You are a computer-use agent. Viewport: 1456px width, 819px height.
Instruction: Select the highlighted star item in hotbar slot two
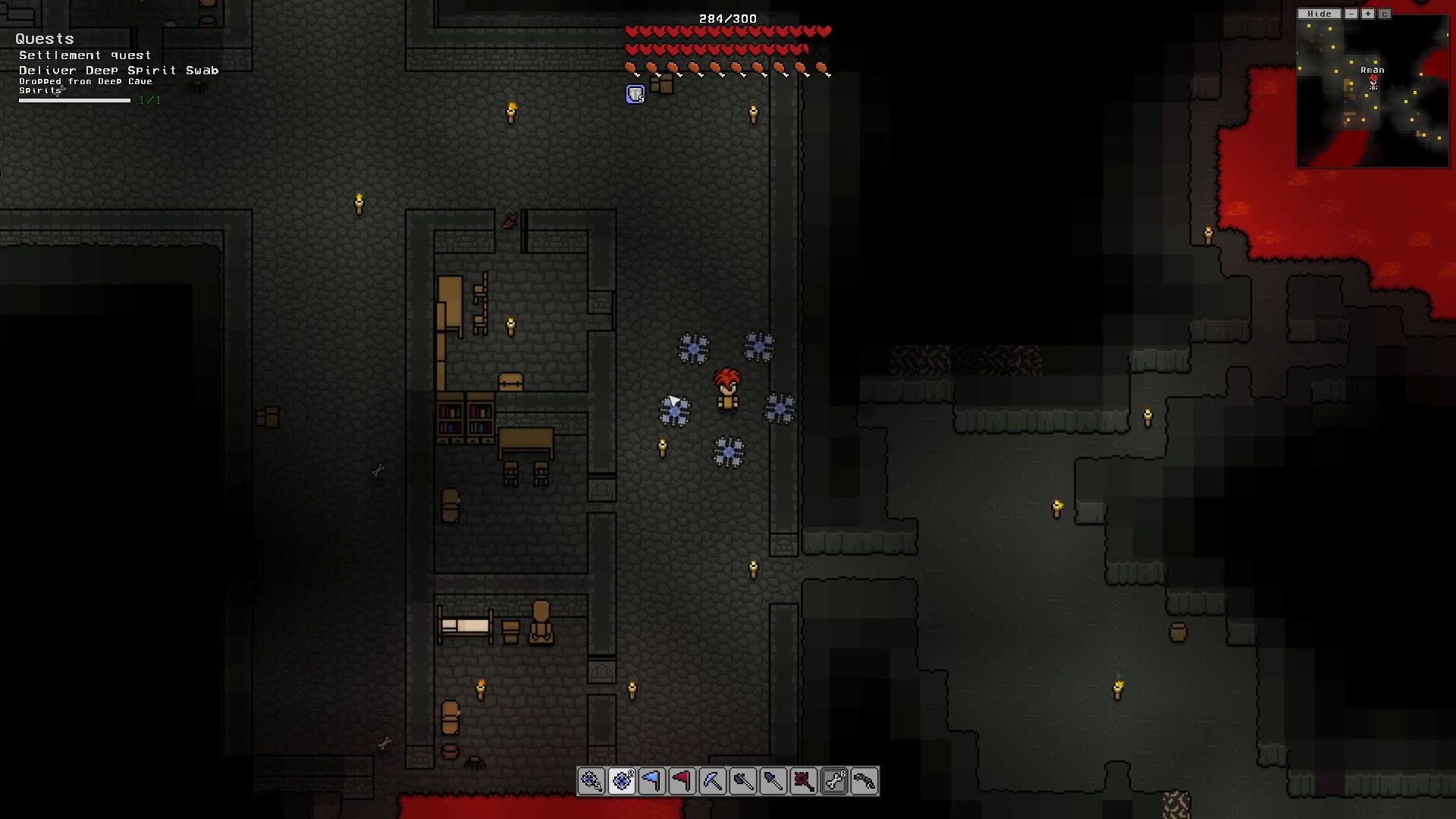coord(623,782)
